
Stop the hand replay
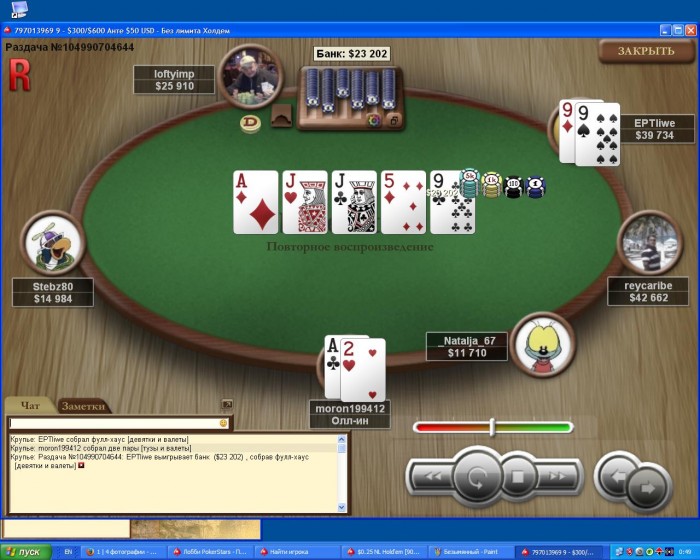[518, 477]
